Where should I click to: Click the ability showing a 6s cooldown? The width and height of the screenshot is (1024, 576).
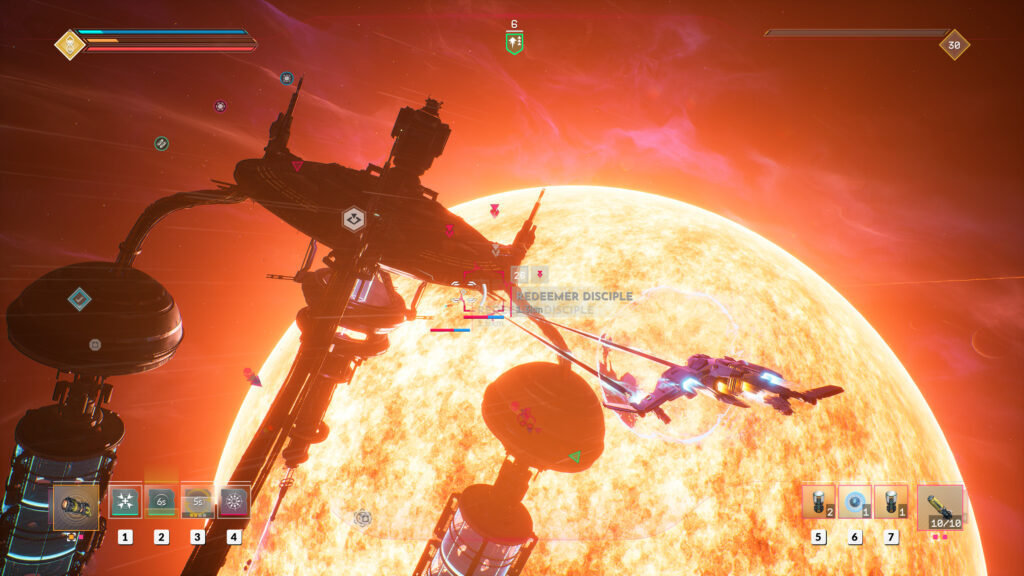pyautogui.click(x=161, y=502)
